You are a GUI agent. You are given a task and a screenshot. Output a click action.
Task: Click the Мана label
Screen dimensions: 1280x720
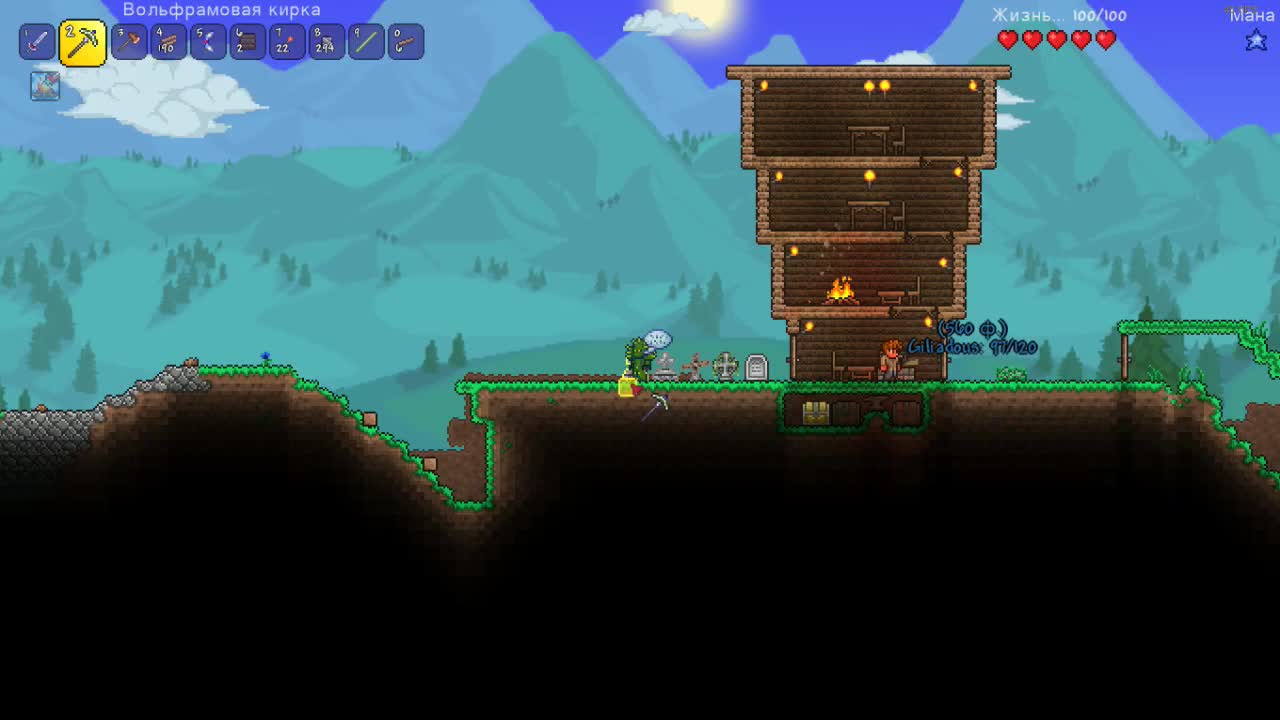click(x=1254, y=15)
